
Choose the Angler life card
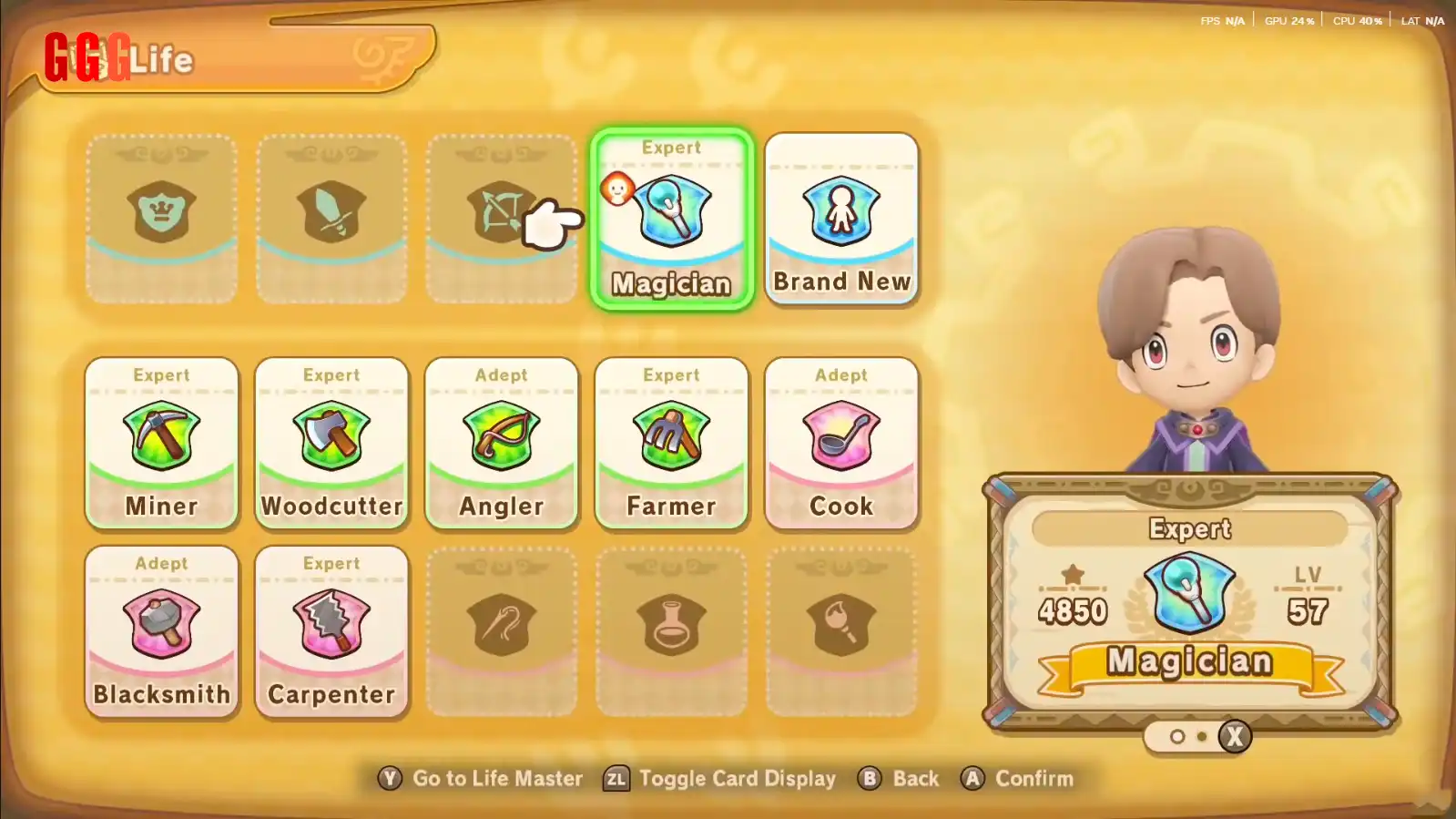point(502,443)
